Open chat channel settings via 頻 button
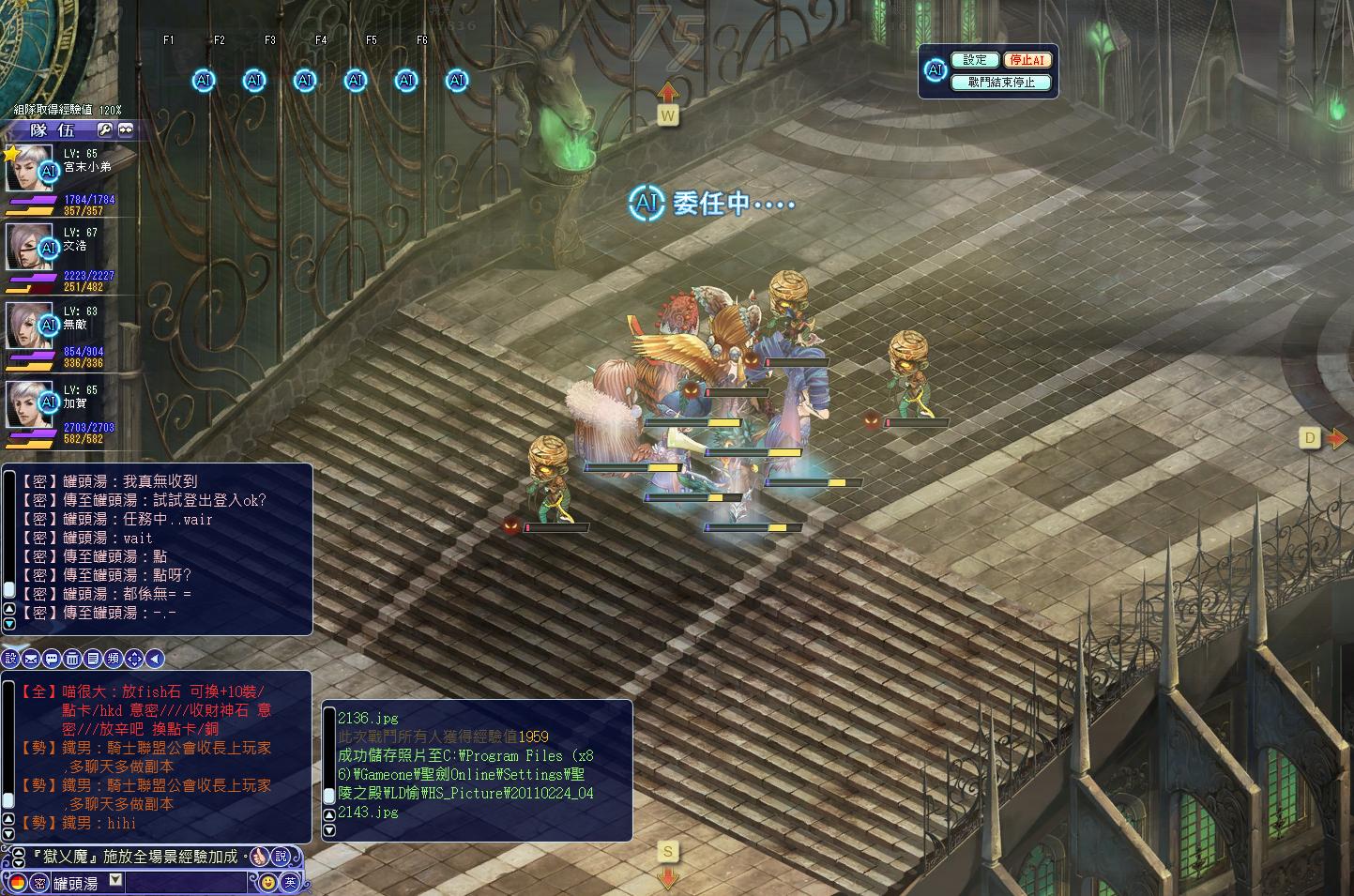This screenshot has width=1354, height=896. point(114,659)
